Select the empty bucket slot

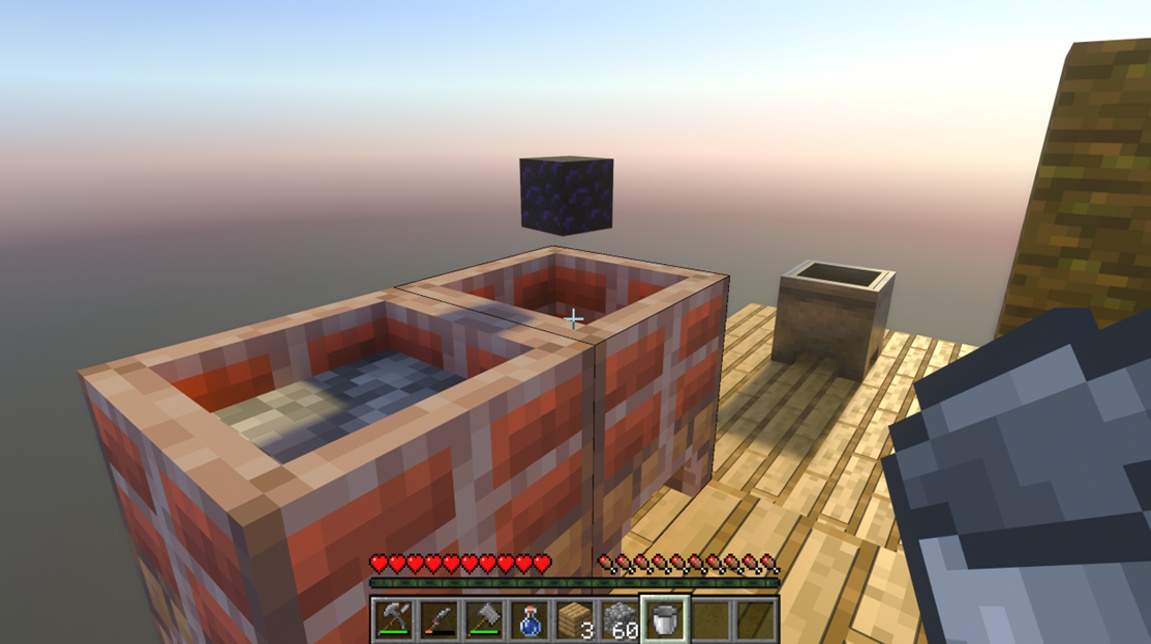tap(666, 619)
